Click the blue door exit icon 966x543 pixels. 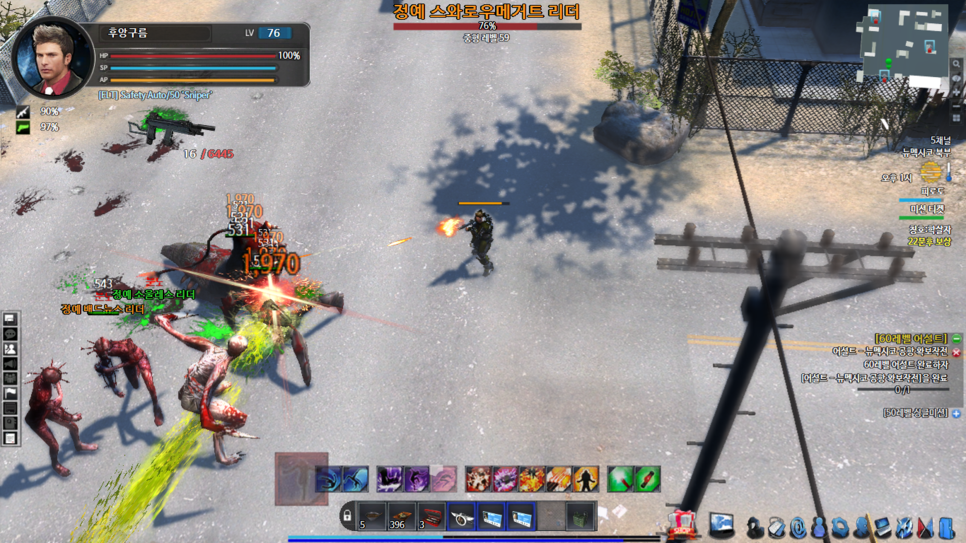point(946,526)
